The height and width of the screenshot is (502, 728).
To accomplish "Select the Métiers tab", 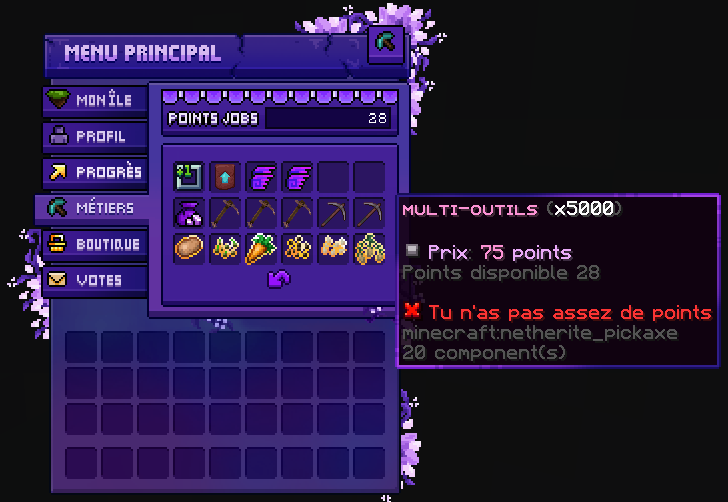I will coord(93,208).
